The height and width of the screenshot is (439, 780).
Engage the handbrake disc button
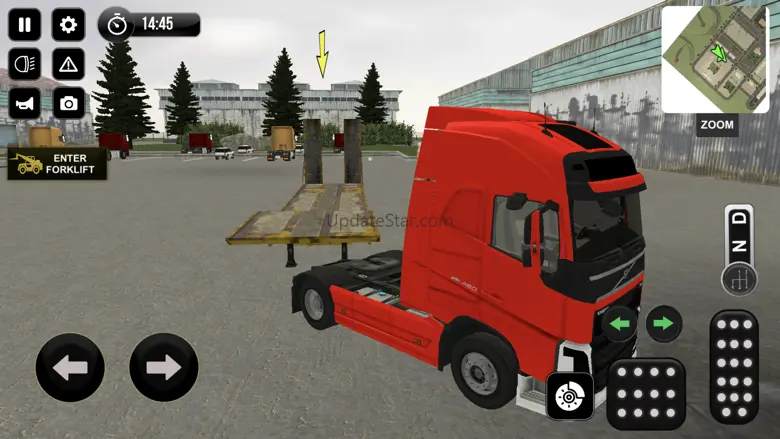570,396
